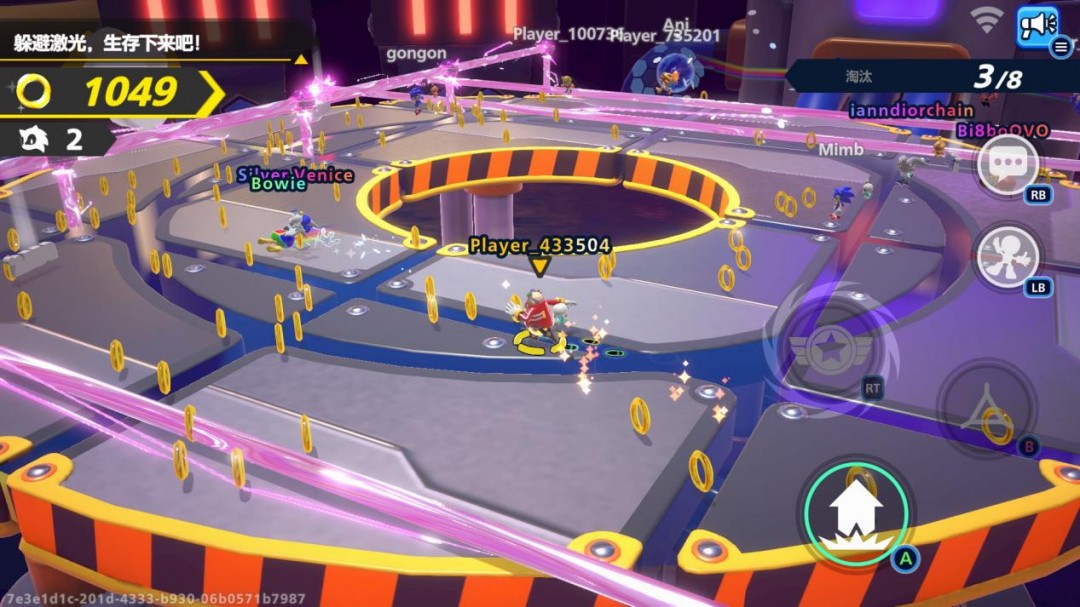1080x607 pixels.
Task: Activate the winged star skill button
Action: [x=832, y=349]
